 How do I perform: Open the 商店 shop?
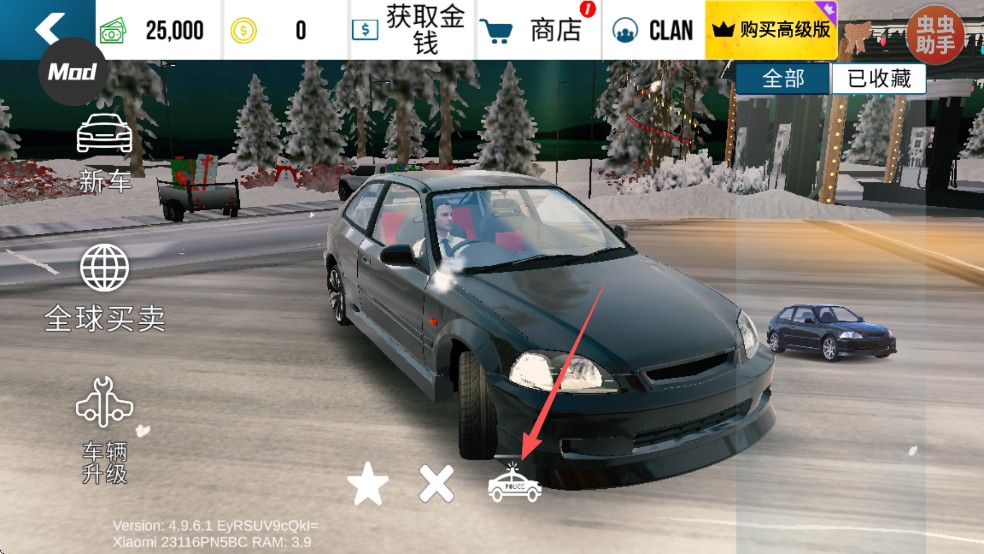(539, 30)
